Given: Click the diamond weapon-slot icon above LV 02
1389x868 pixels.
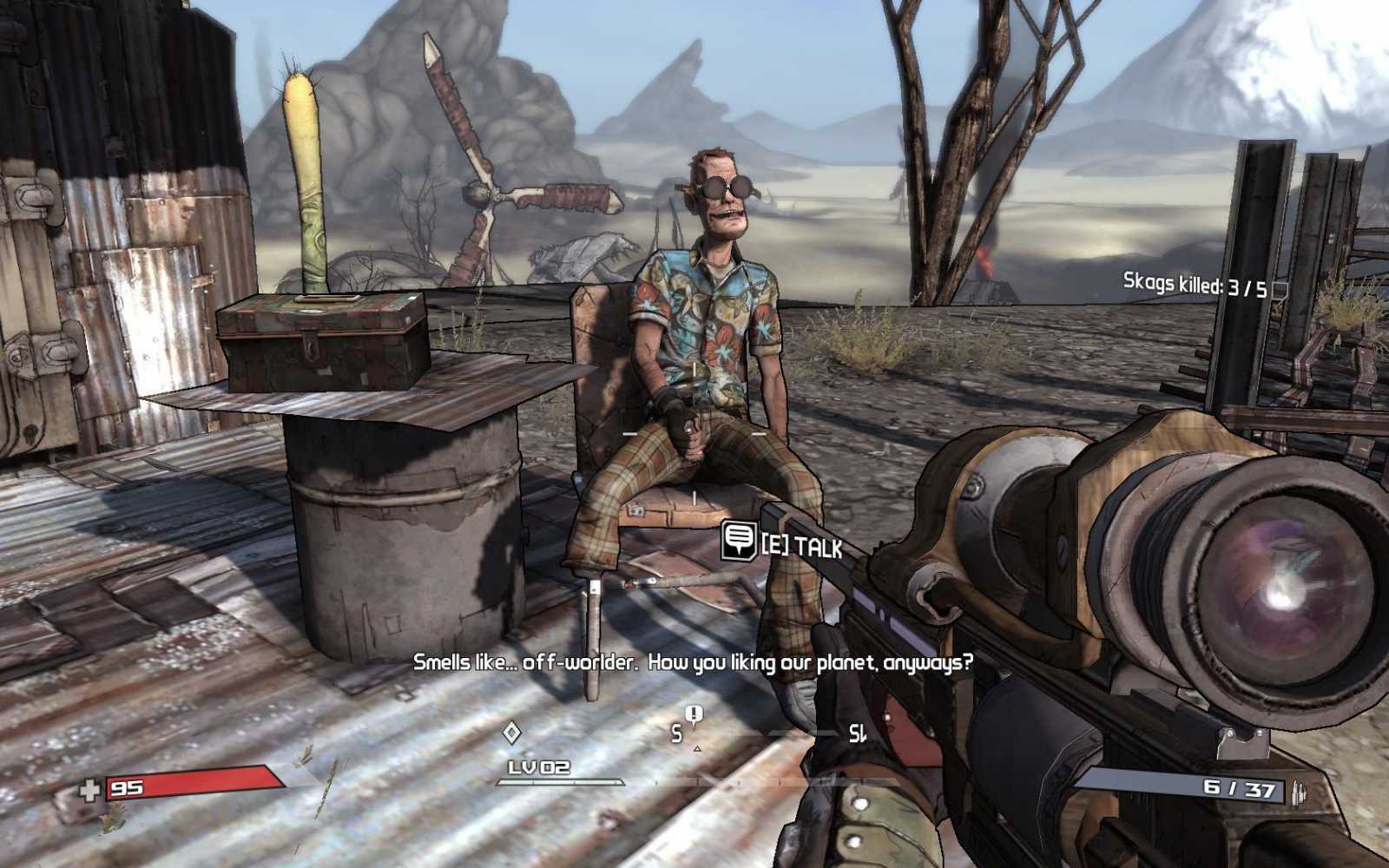Looking at the screenshot, I should (512, 732).
